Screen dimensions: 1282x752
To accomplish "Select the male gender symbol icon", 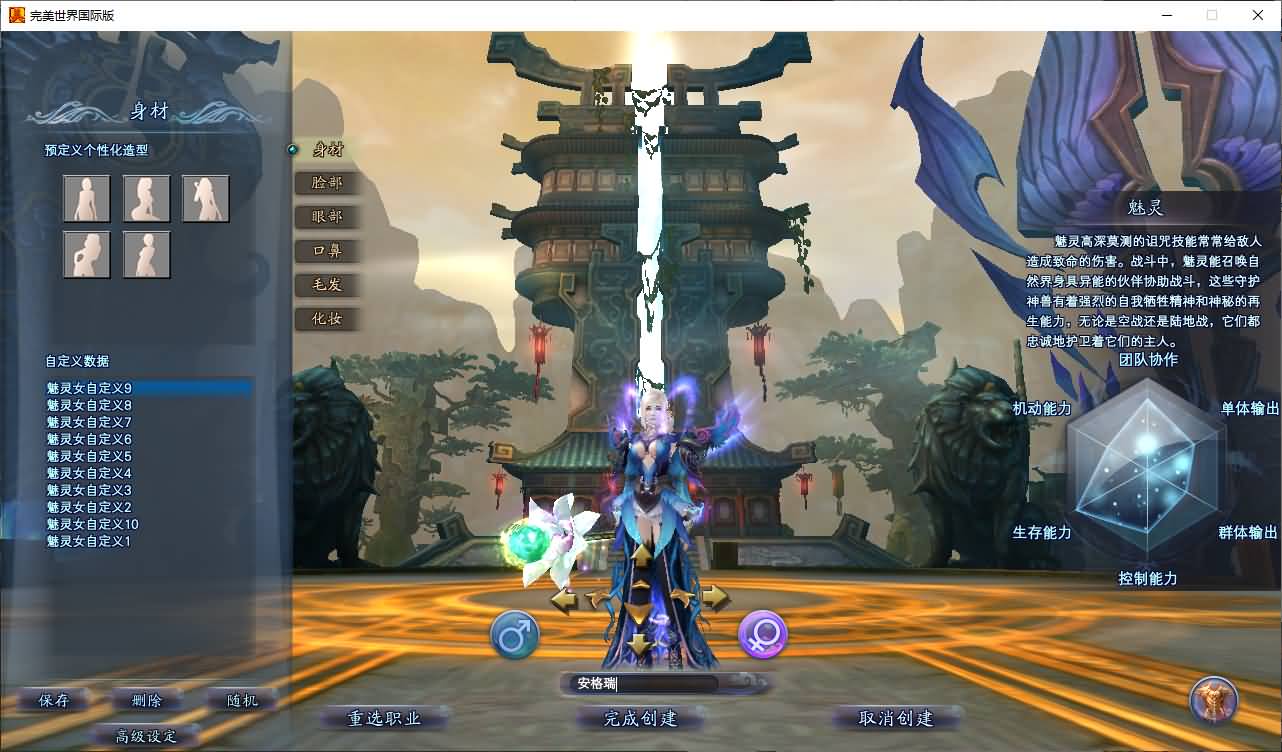I will click(516, 632).
